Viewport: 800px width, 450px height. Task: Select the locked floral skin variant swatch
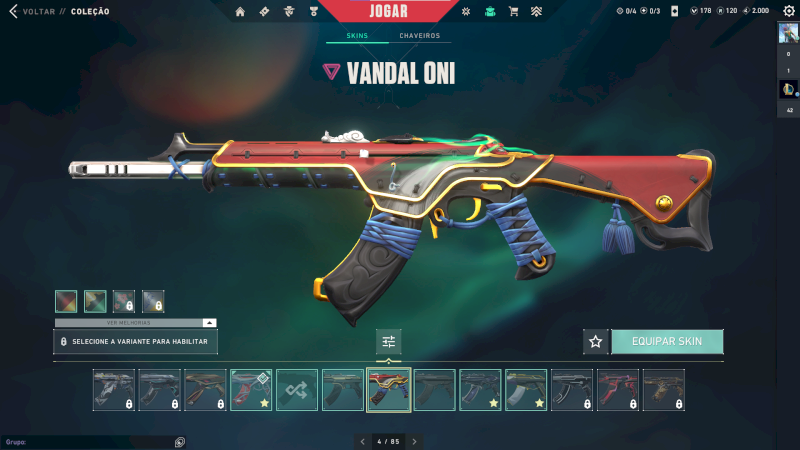[124, 301]
